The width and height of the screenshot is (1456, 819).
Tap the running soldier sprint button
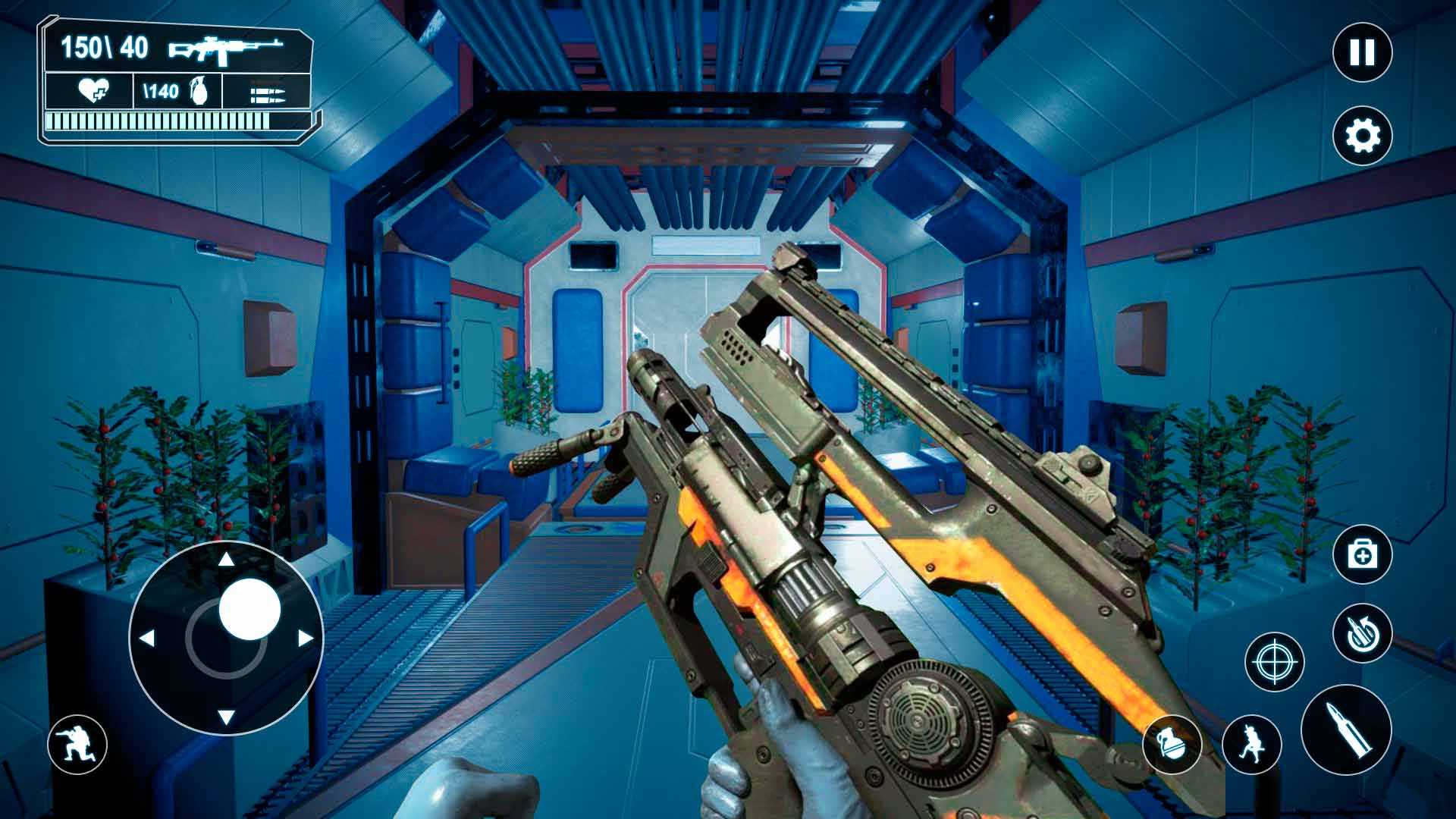pos(1251,744)
